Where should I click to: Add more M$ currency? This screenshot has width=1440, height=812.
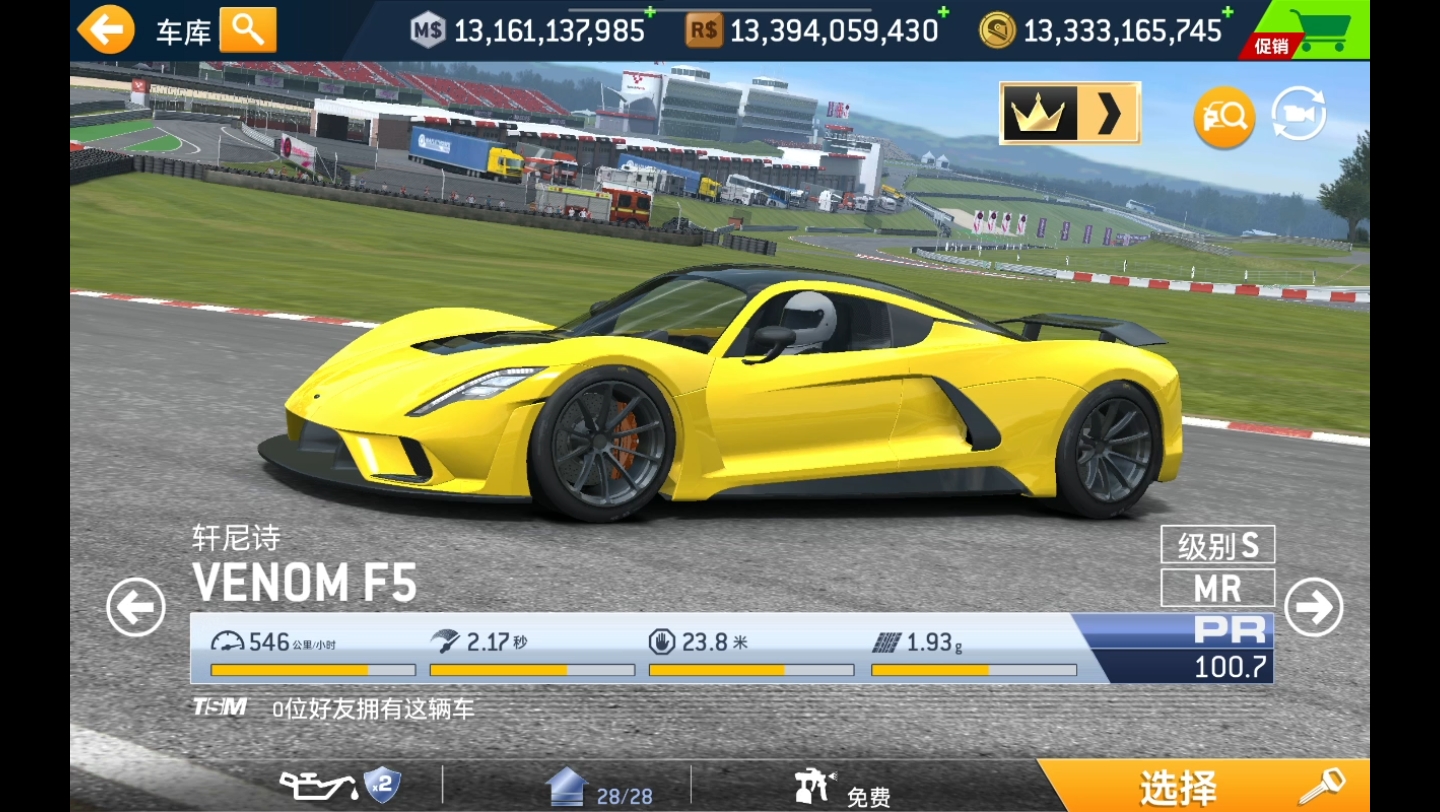tap(649, 13)
